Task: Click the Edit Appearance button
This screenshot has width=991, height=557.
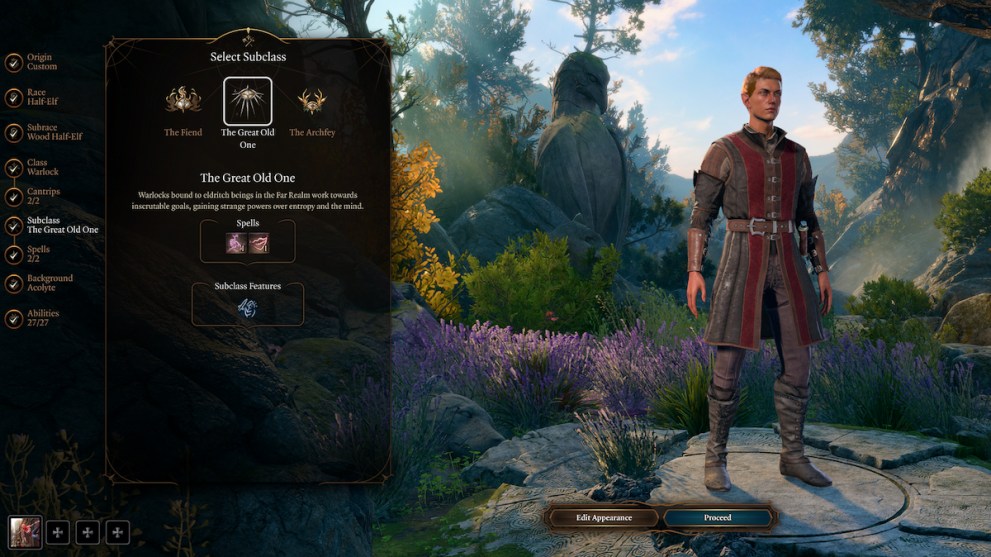Action: 604,517
